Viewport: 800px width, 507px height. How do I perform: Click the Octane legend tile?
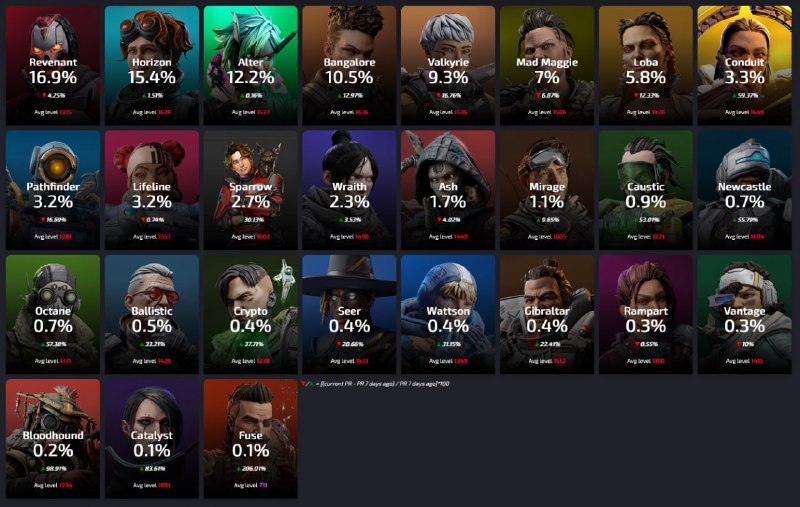click(53, 314)
